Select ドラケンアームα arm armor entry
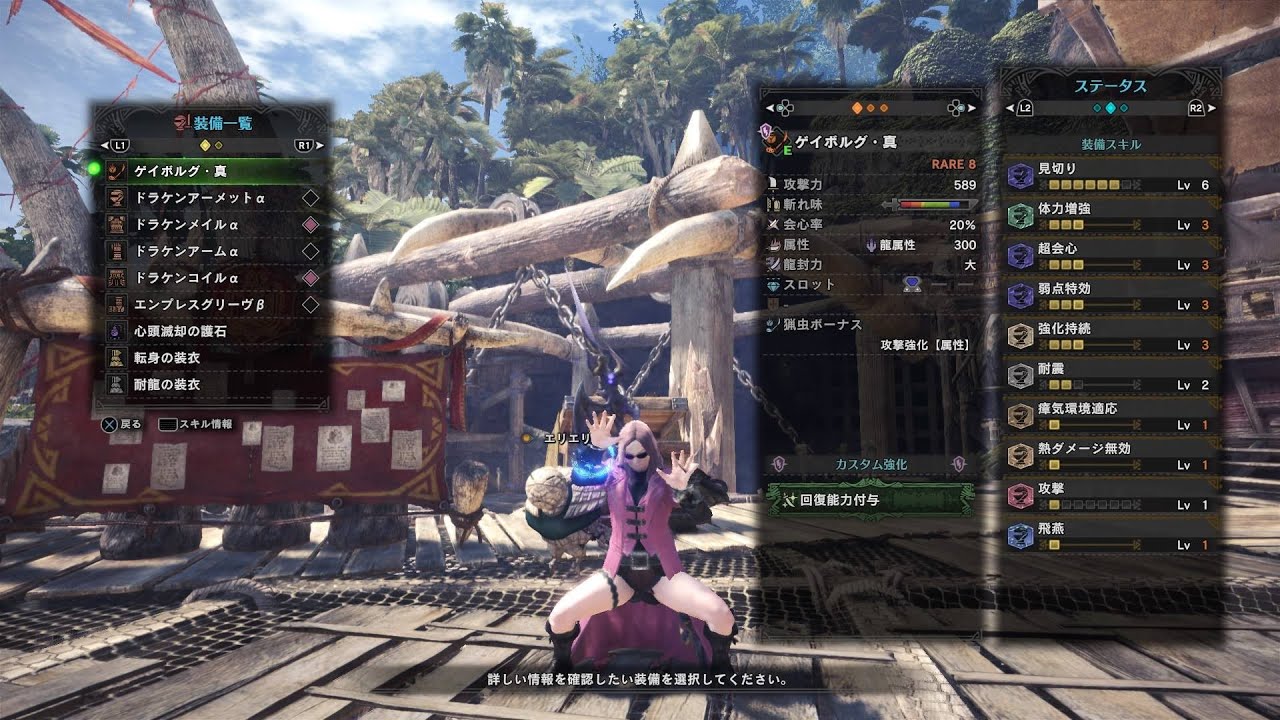The height and width of the screenshot is (720, 1280). (x=210, y=251)
